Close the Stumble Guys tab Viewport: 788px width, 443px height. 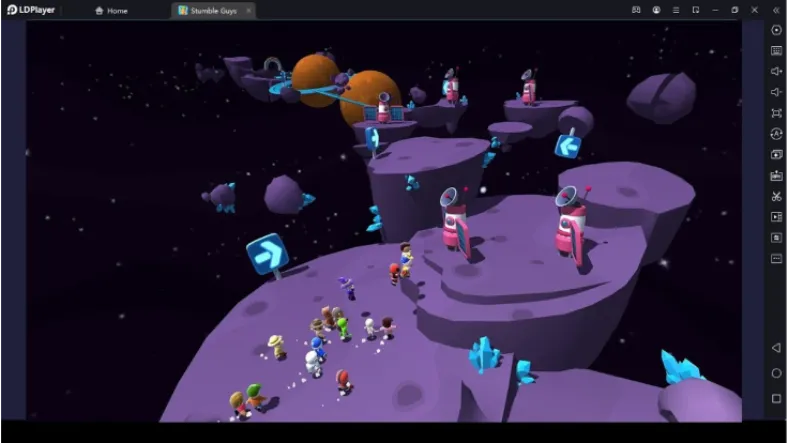point(248,10)
